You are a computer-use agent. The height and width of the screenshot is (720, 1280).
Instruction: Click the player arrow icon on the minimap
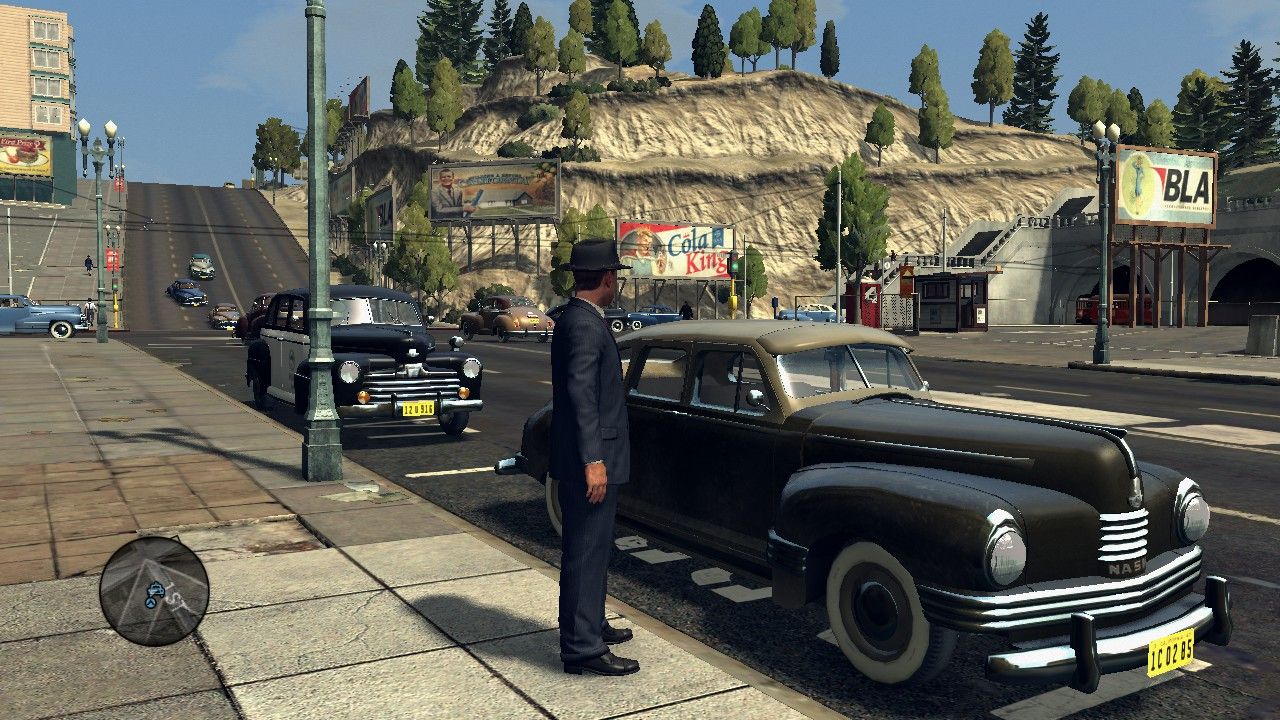click(x=150, y=603)
